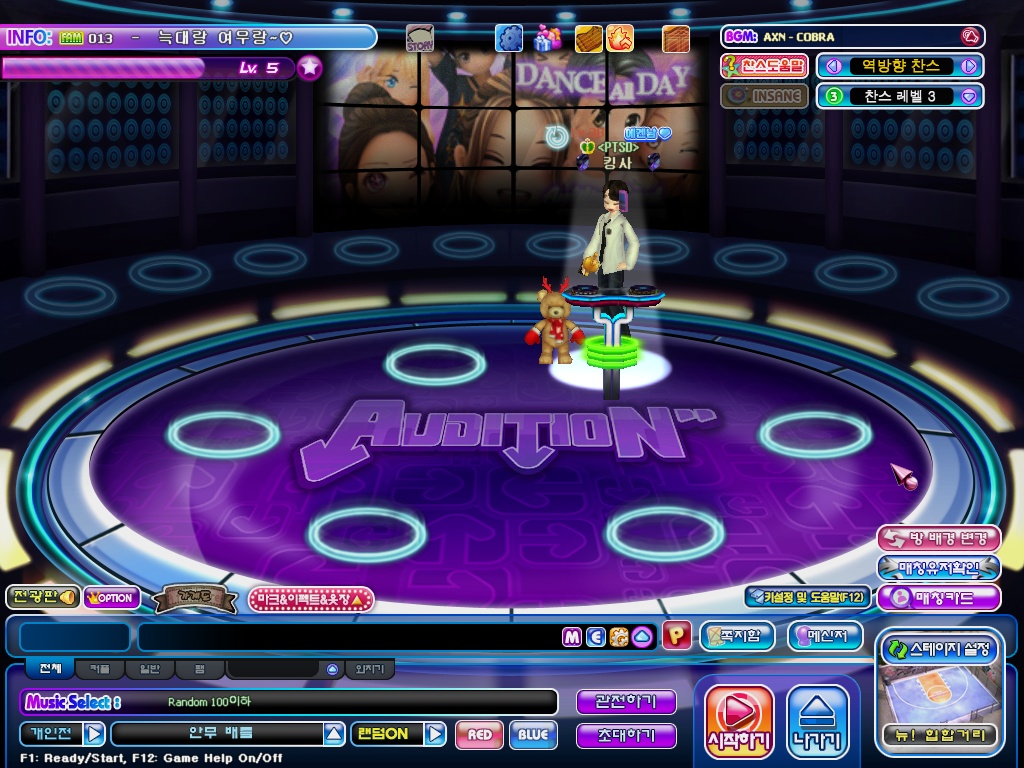Change room background with 방 배경 변경
Viewport: 1024px width, 768px height.
938,538
